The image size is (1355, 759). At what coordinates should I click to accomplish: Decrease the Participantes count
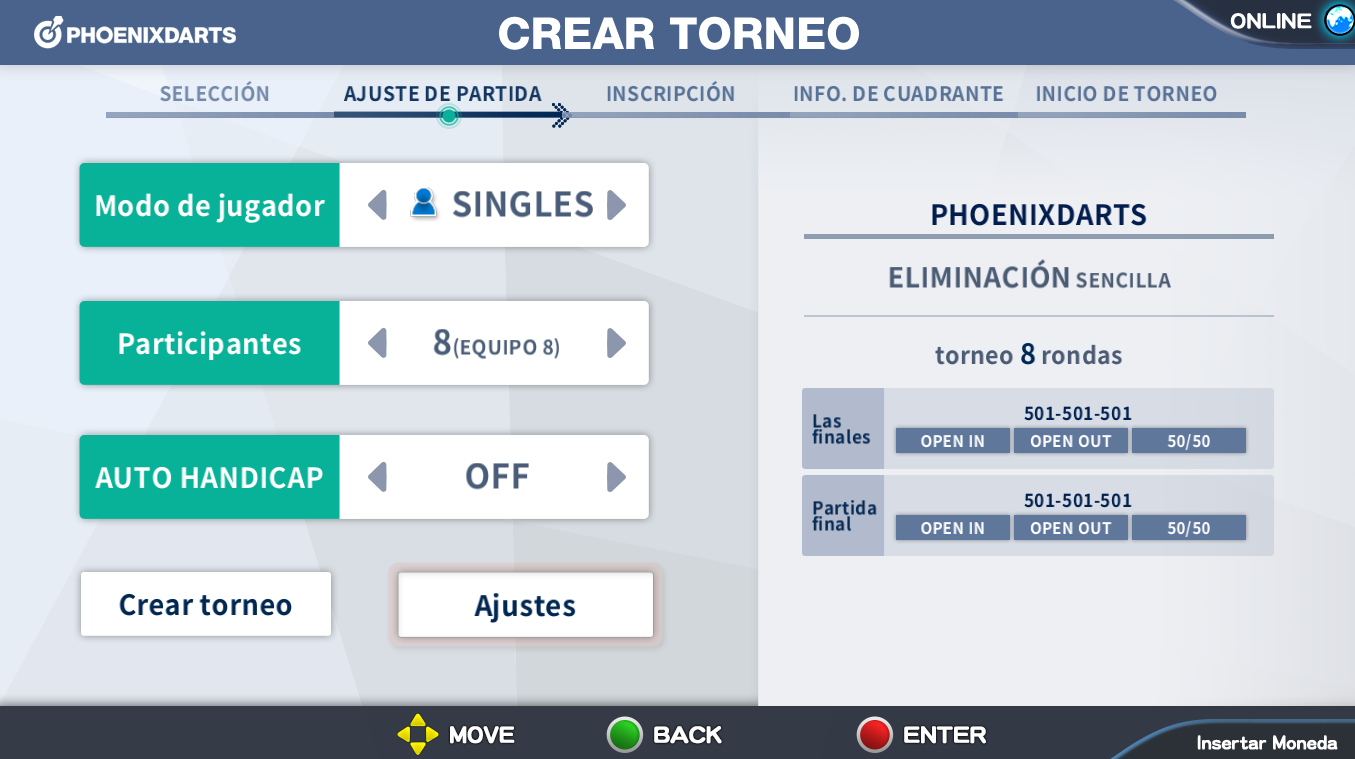[x=377, y=344]
